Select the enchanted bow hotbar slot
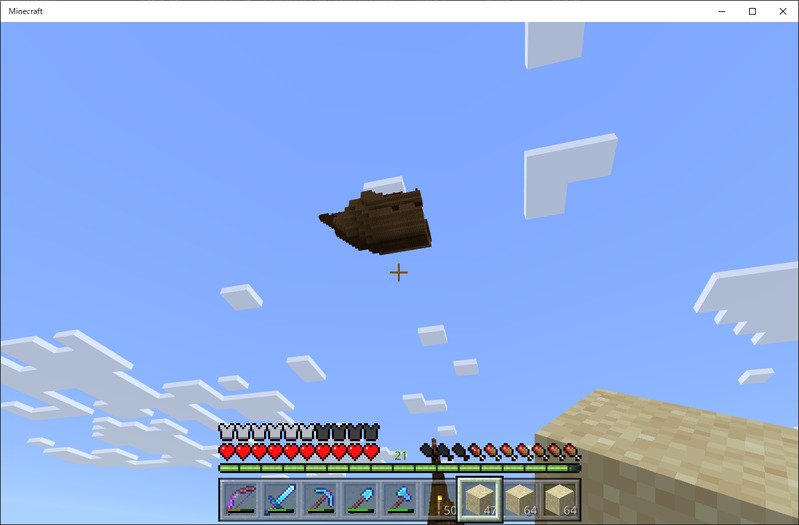The height and width of the screenshot is (525, 799). click(240, 499)
